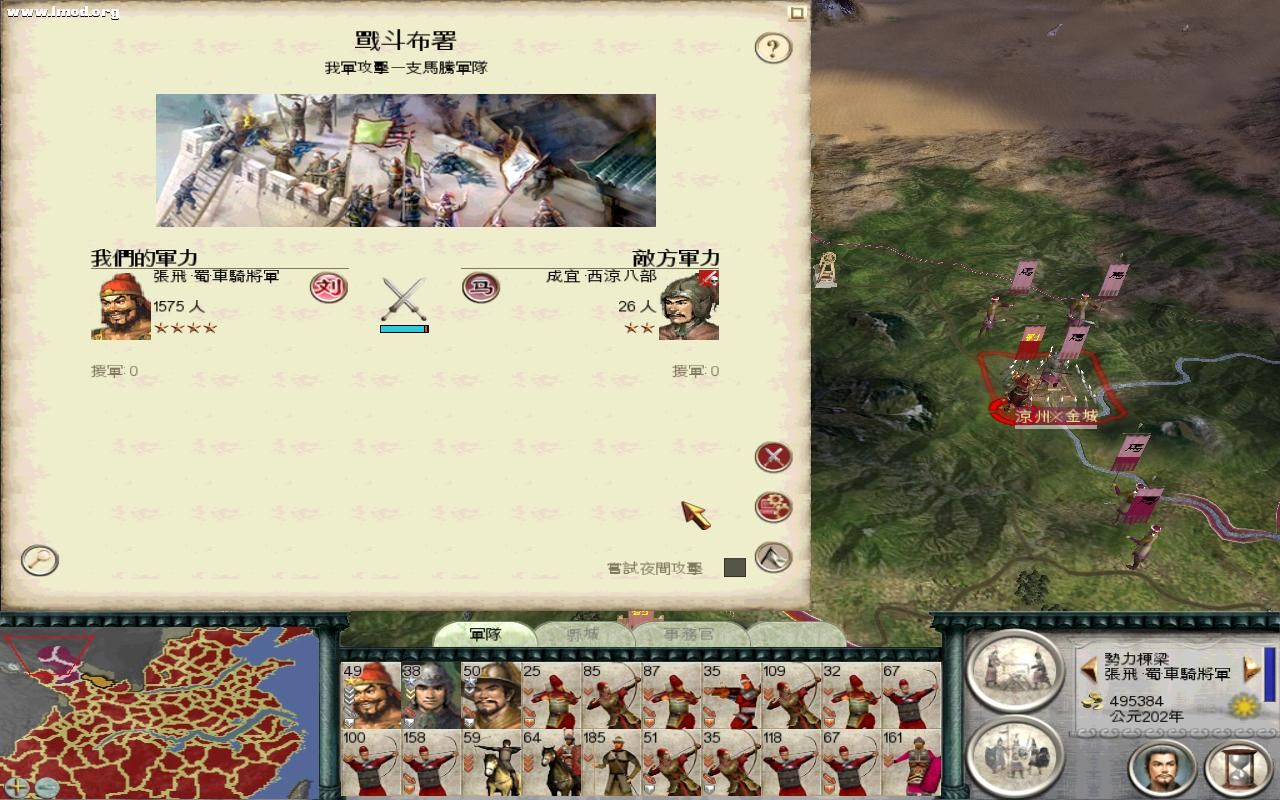Expand the deployment window via the square corner button
Viewport: 1280px width, 800px height.
tap(795, 10)
